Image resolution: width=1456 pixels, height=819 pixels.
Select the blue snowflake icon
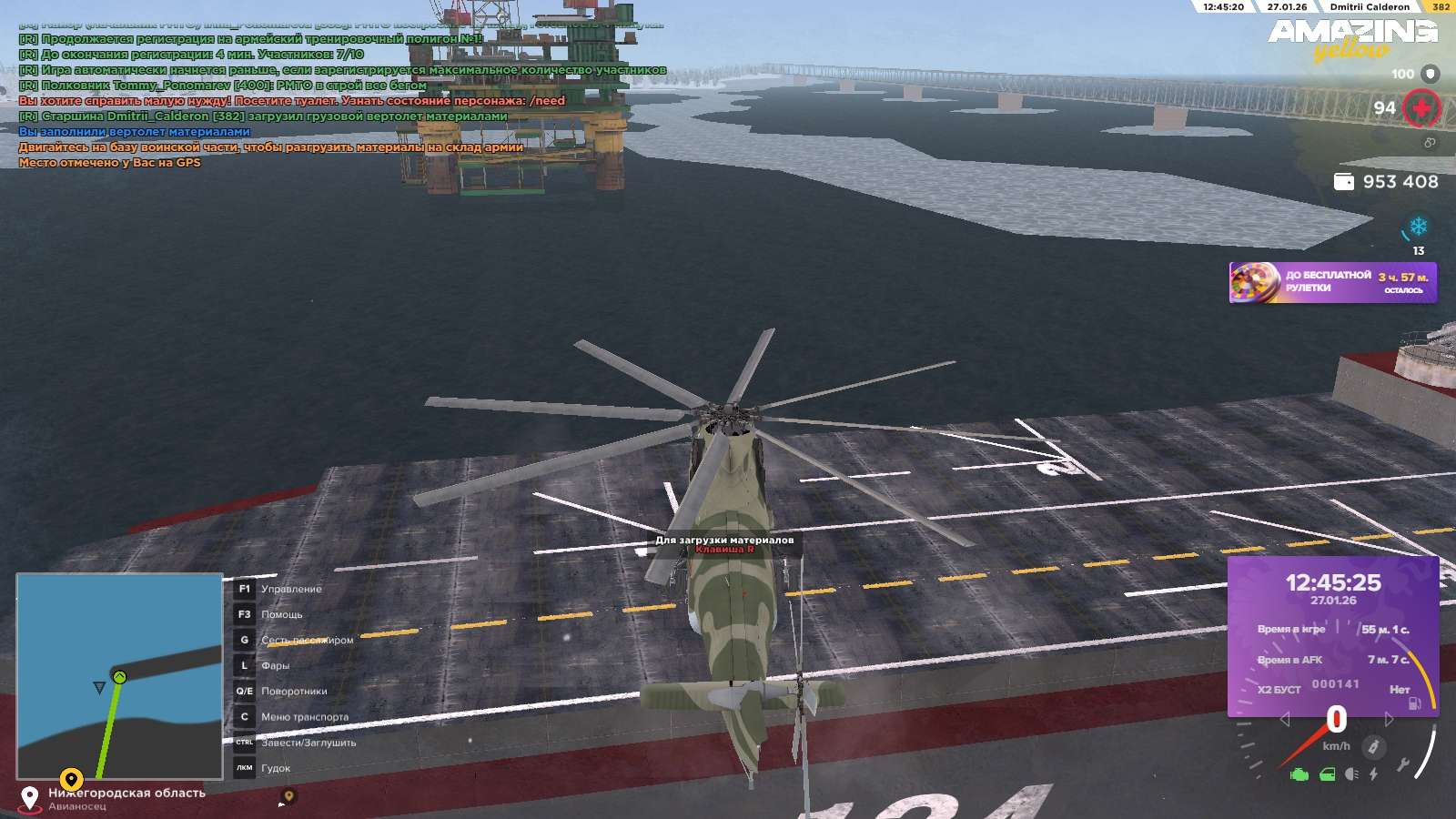[1418, 226]
